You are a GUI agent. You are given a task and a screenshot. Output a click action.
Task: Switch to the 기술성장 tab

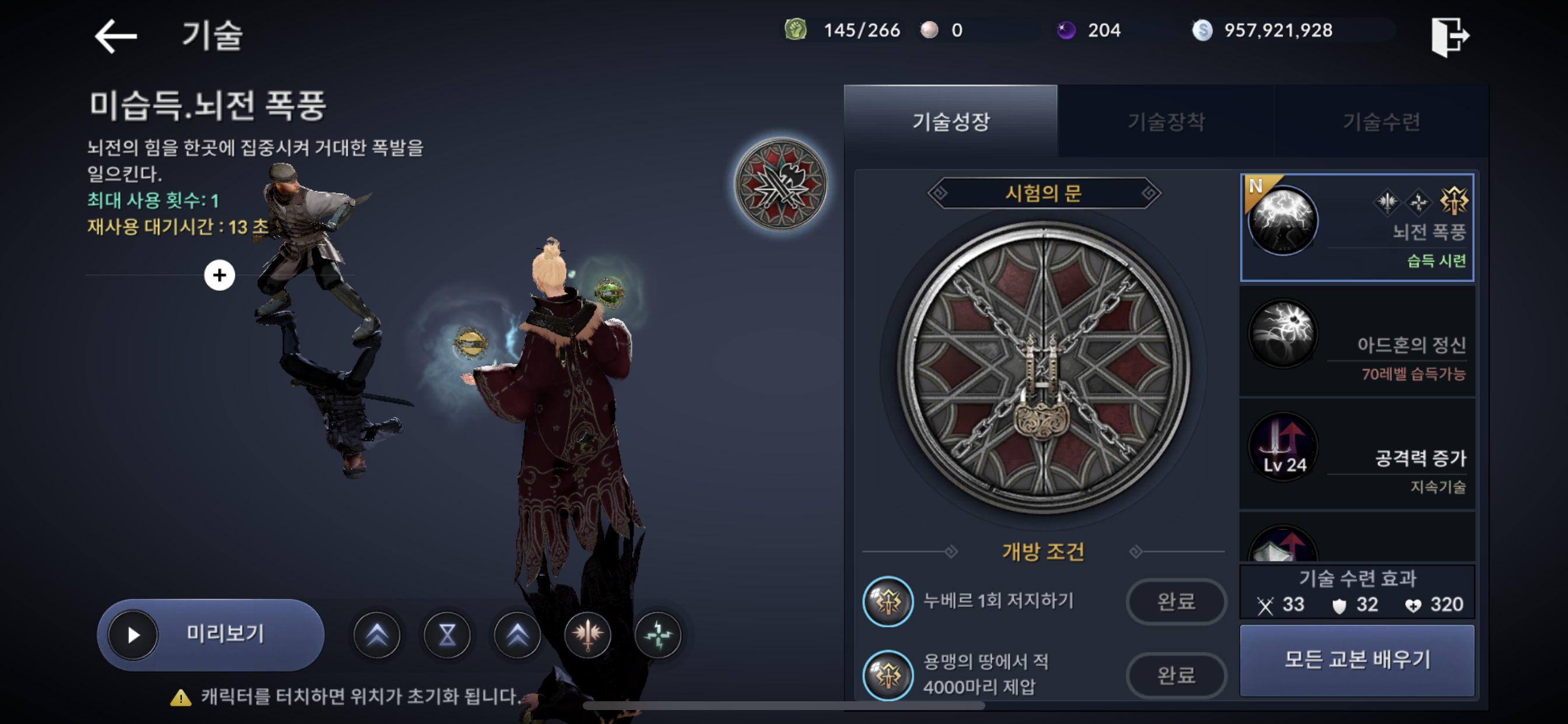pos(950,122)
